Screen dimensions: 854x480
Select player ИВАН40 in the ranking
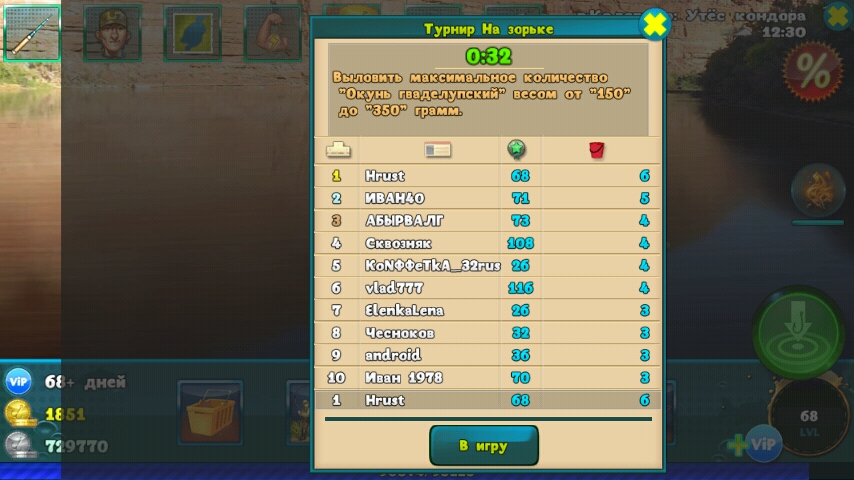(487, 198)
